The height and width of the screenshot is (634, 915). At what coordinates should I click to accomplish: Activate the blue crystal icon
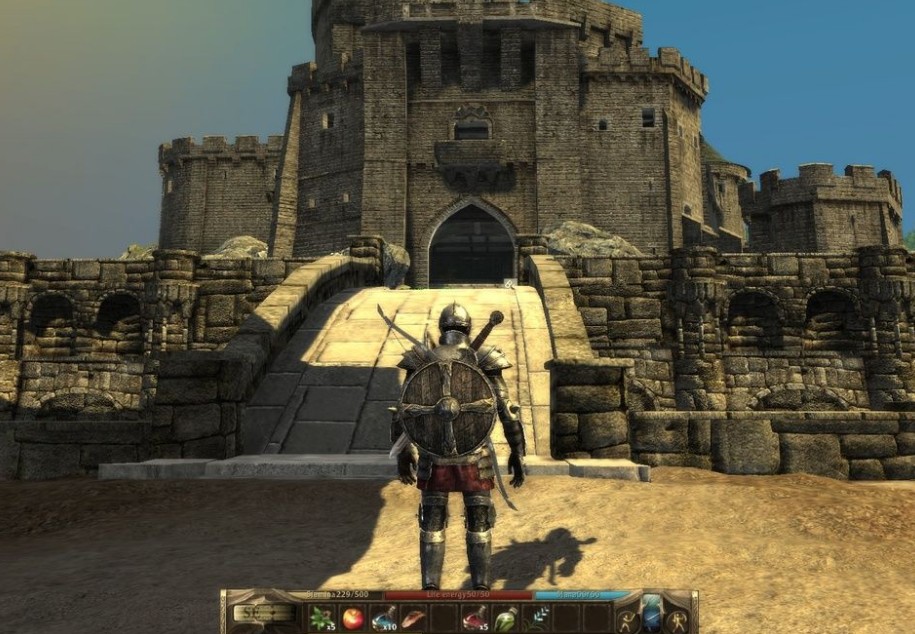click(651, 616)
